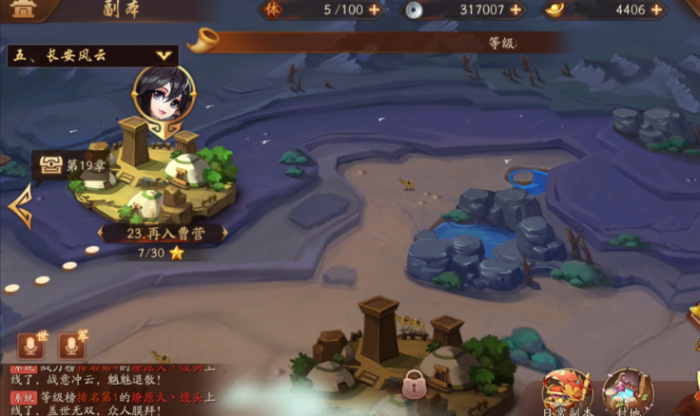Open the chapter dropdown 五、长安风云
This screenshot has width=700, height=416.
coord(92,56)
